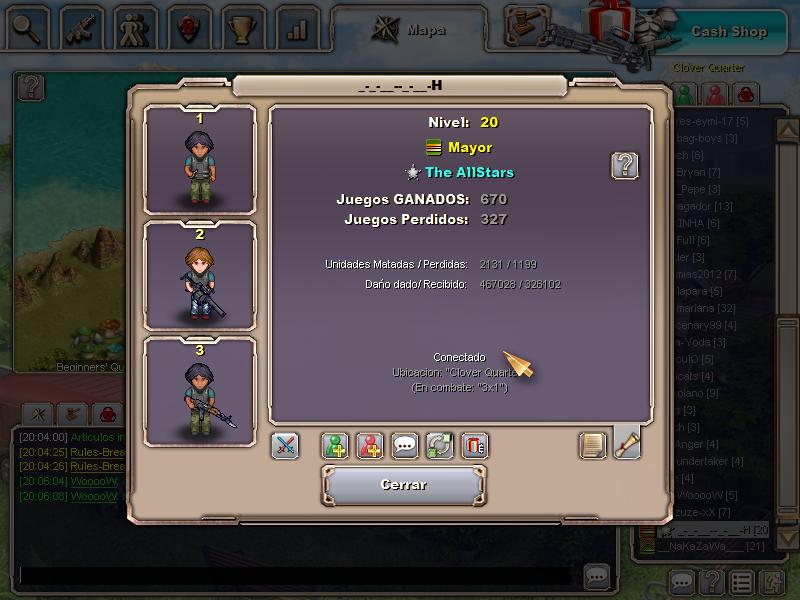Image resolution: width=800 pixels, height=600 pixels.
Task: Add player as friend with green icon
Action: [x=335, y=446]
